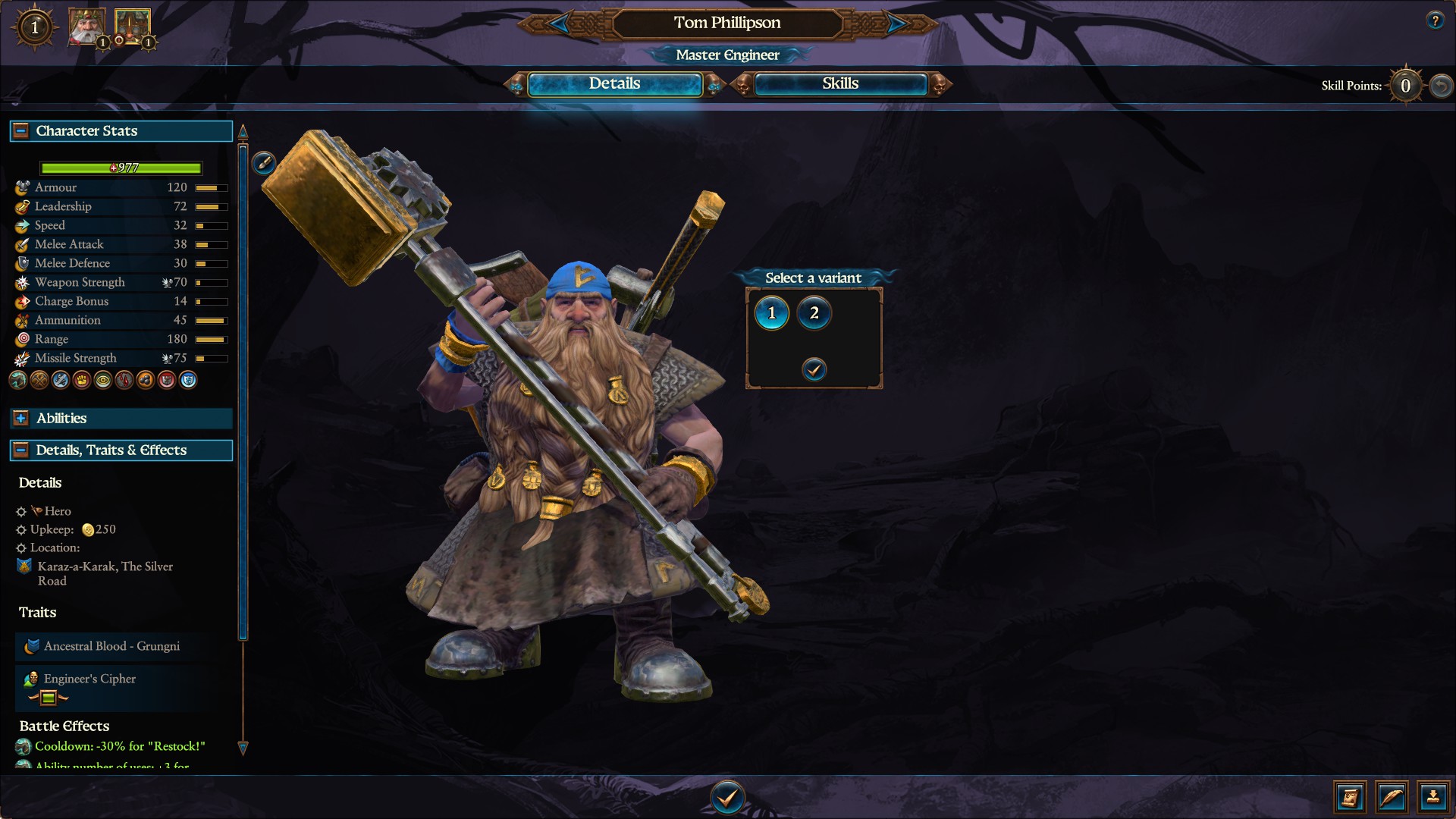Select the Engineer's Cipher trait
Screen dimensions: 1456x819
(x=89, y=679)
